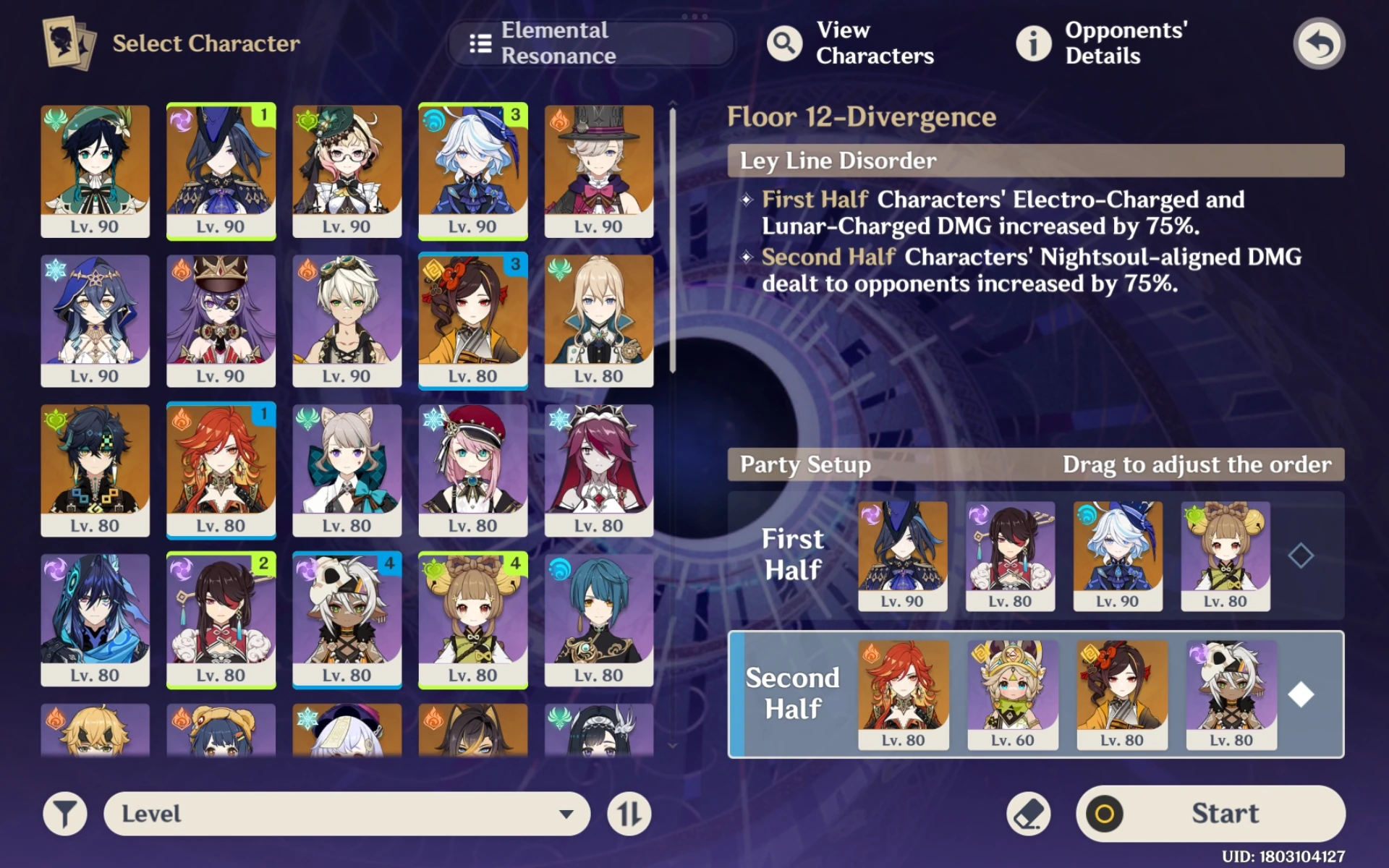Open Opponents' Details via the info icon

[1033, 43]
